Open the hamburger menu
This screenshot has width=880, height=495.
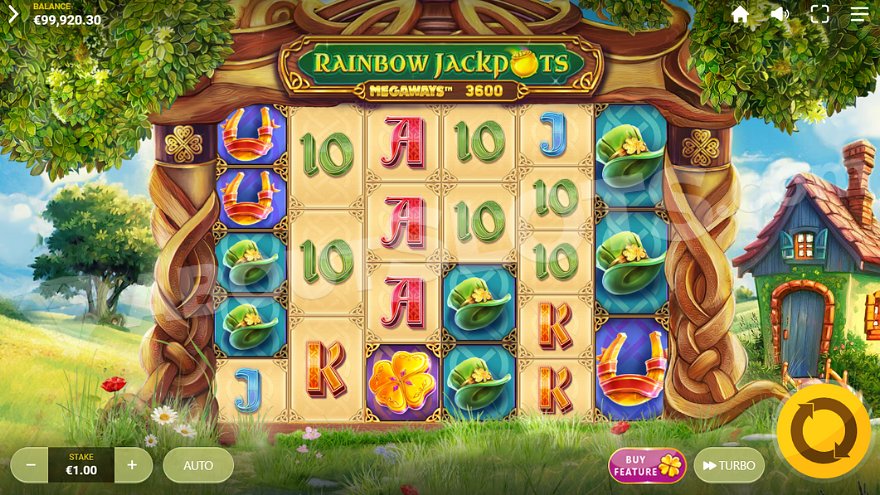pos(860,14)
